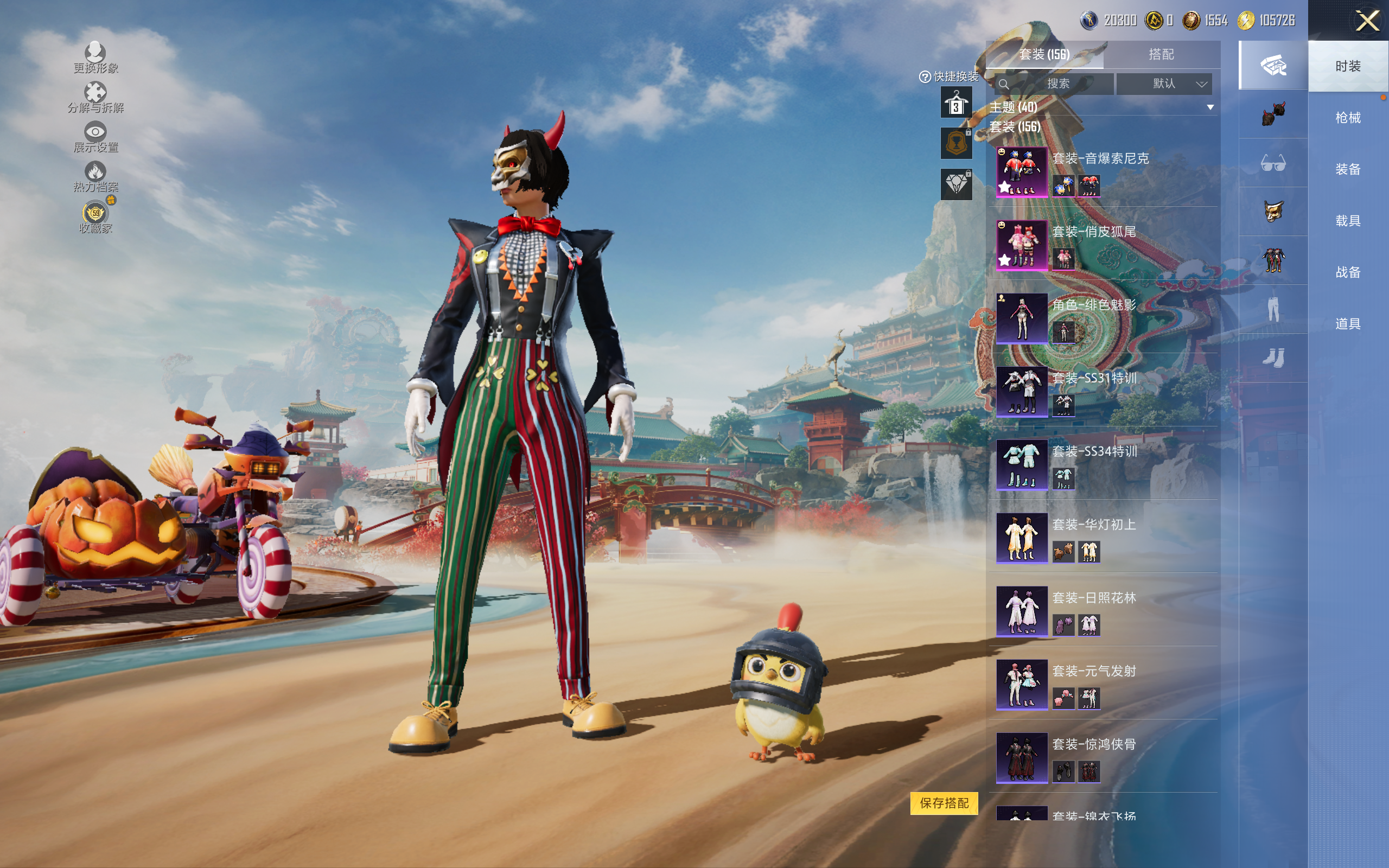Select the glasses accessory category icon
The height and width of the screenshot is (868, 1389).
tap(1273, 164)
